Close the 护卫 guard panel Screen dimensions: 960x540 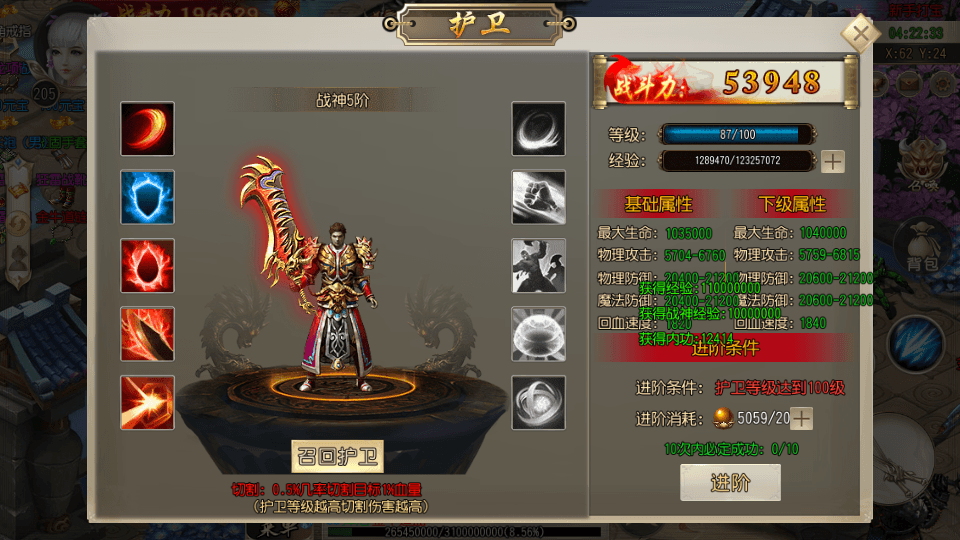859,34
